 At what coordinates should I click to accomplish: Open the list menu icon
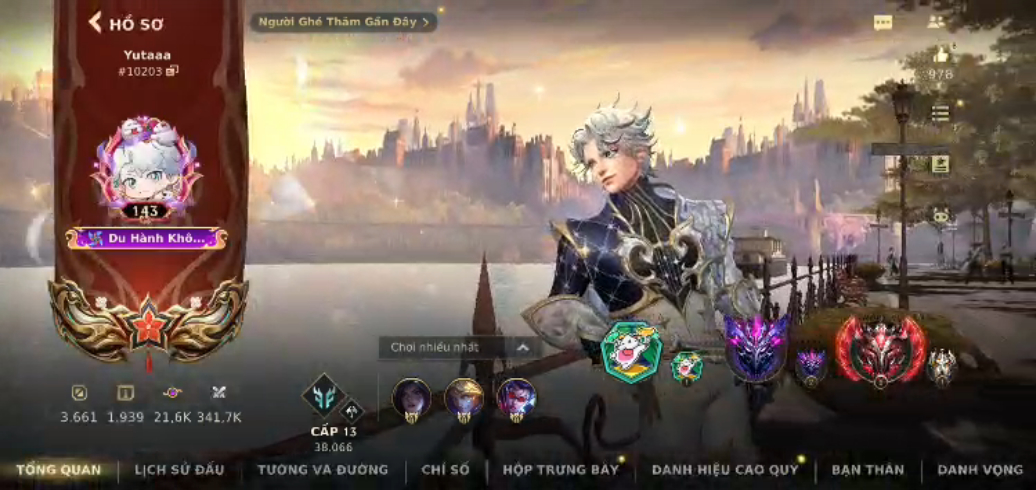pyautogui.click(x=940, y=114)
